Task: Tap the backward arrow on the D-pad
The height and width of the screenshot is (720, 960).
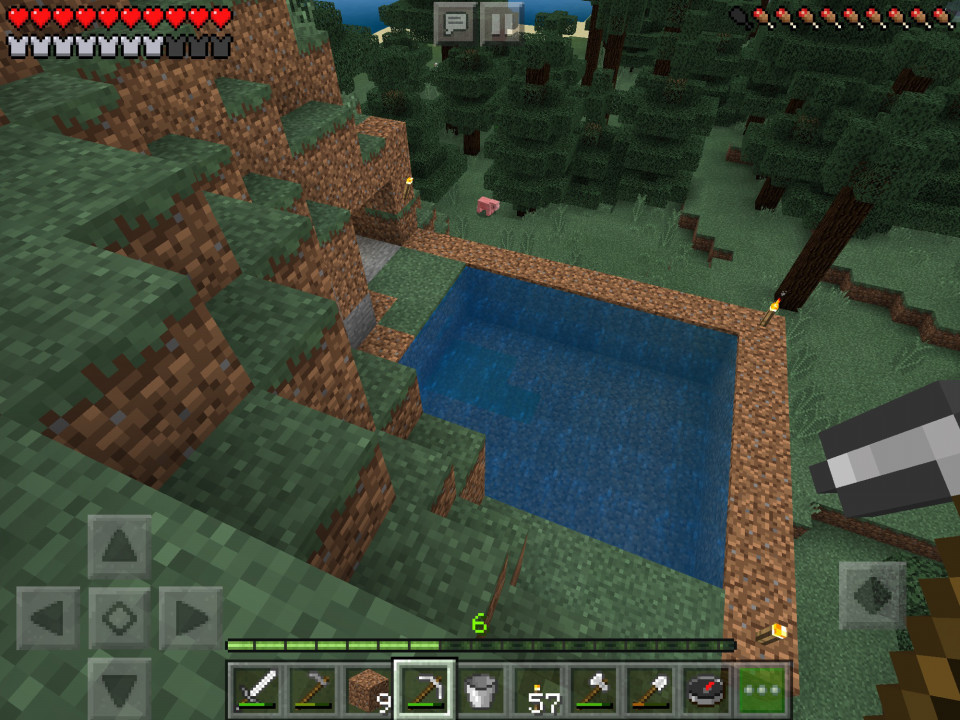Action: [120, 688]
